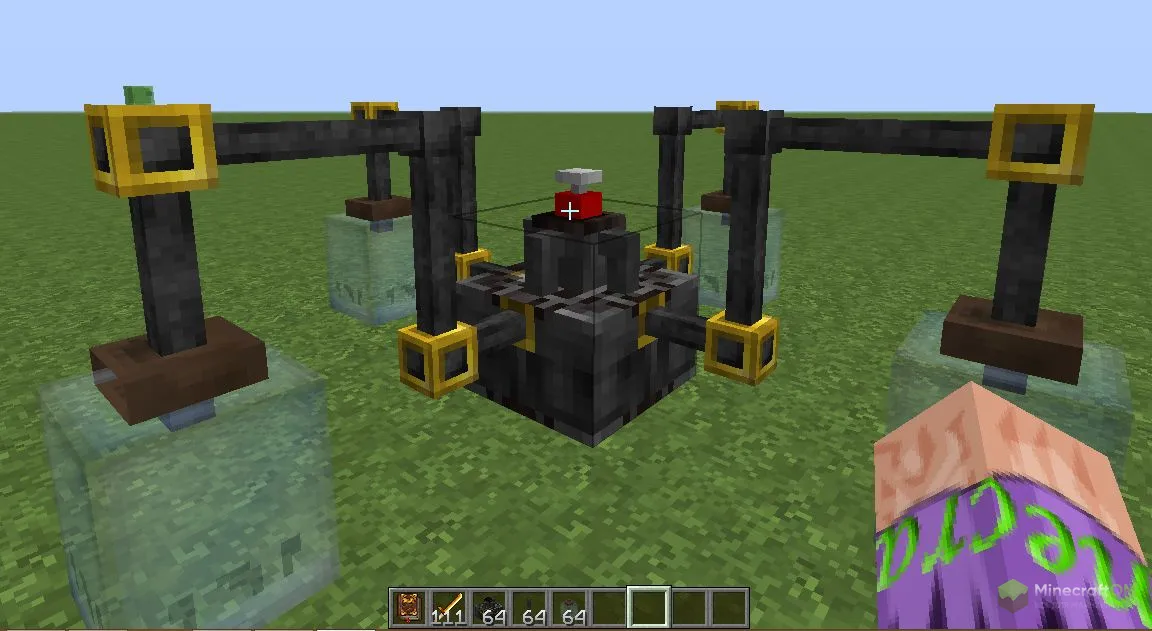Pick the thin dark tube stack slot
Screen dimensions: 1152x631
[x=528, y=608]
